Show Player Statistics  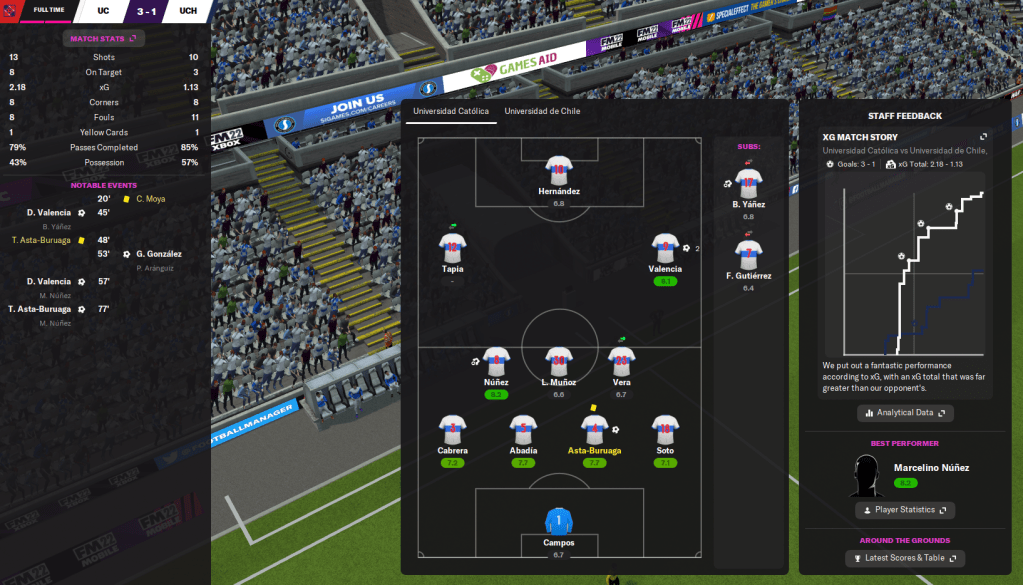pyautogui.click(x=905, y=510)
